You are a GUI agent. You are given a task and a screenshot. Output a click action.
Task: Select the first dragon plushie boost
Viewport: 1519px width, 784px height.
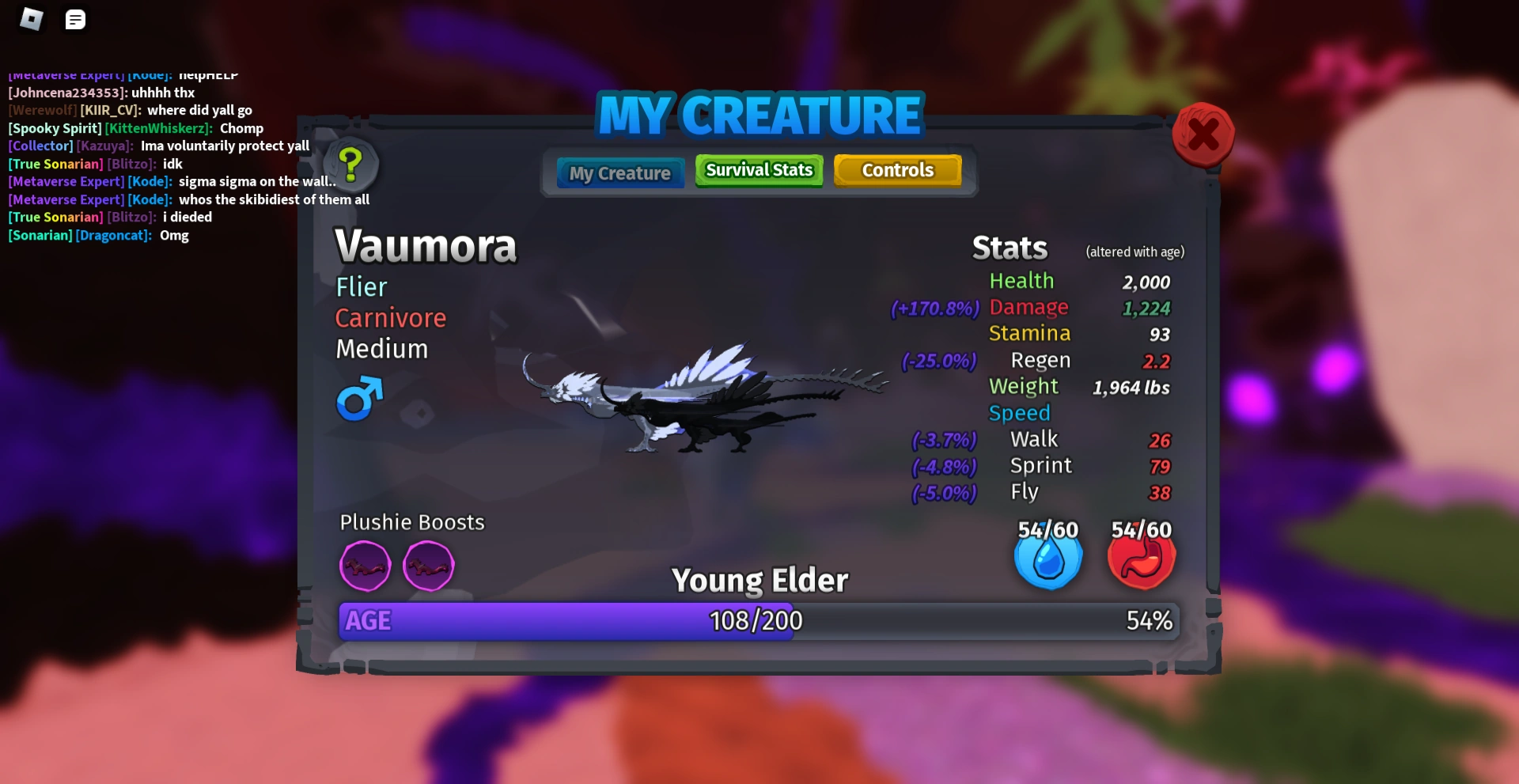coord(365,566)
